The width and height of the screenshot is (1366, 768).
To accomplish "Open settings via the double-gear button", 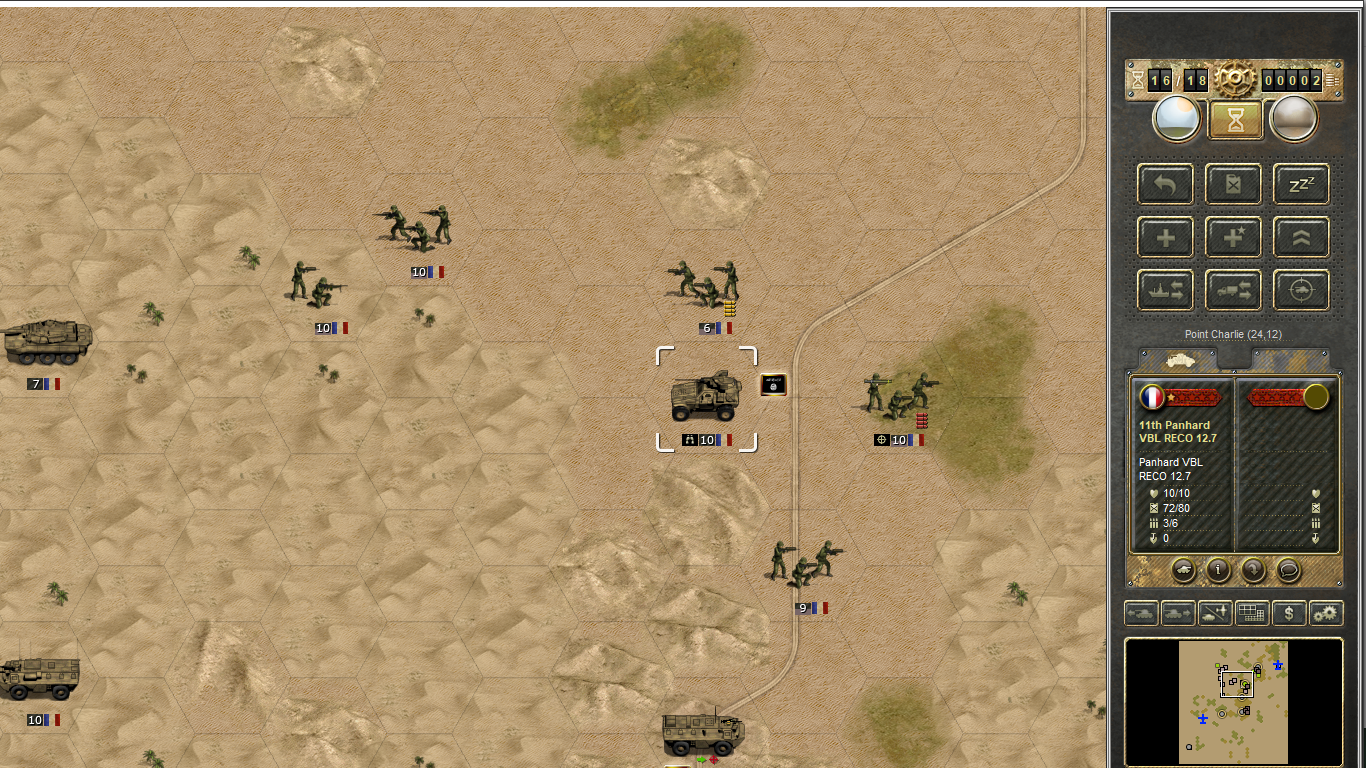I will (1326, 613).
